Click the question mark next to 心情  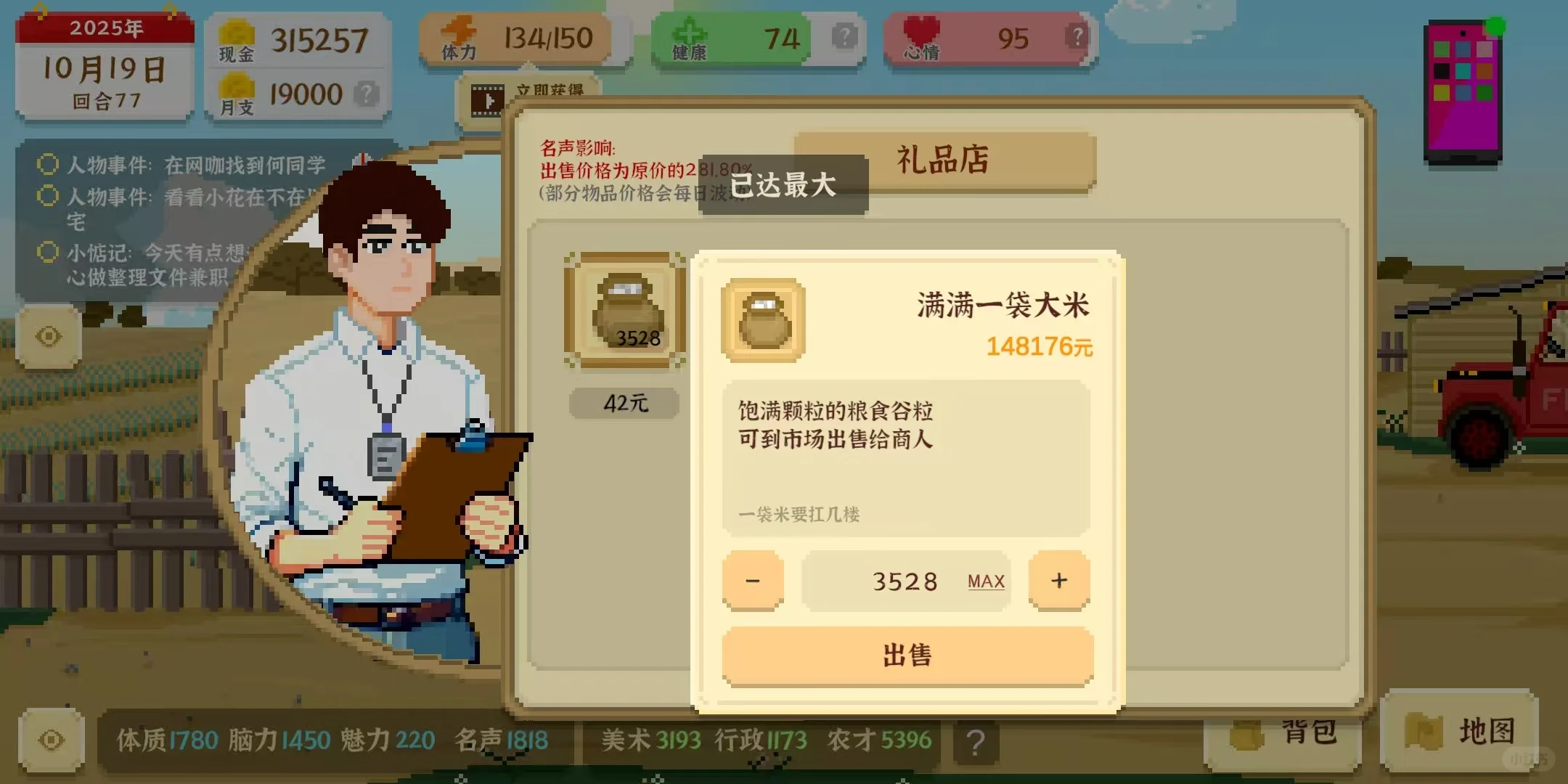1077,36
